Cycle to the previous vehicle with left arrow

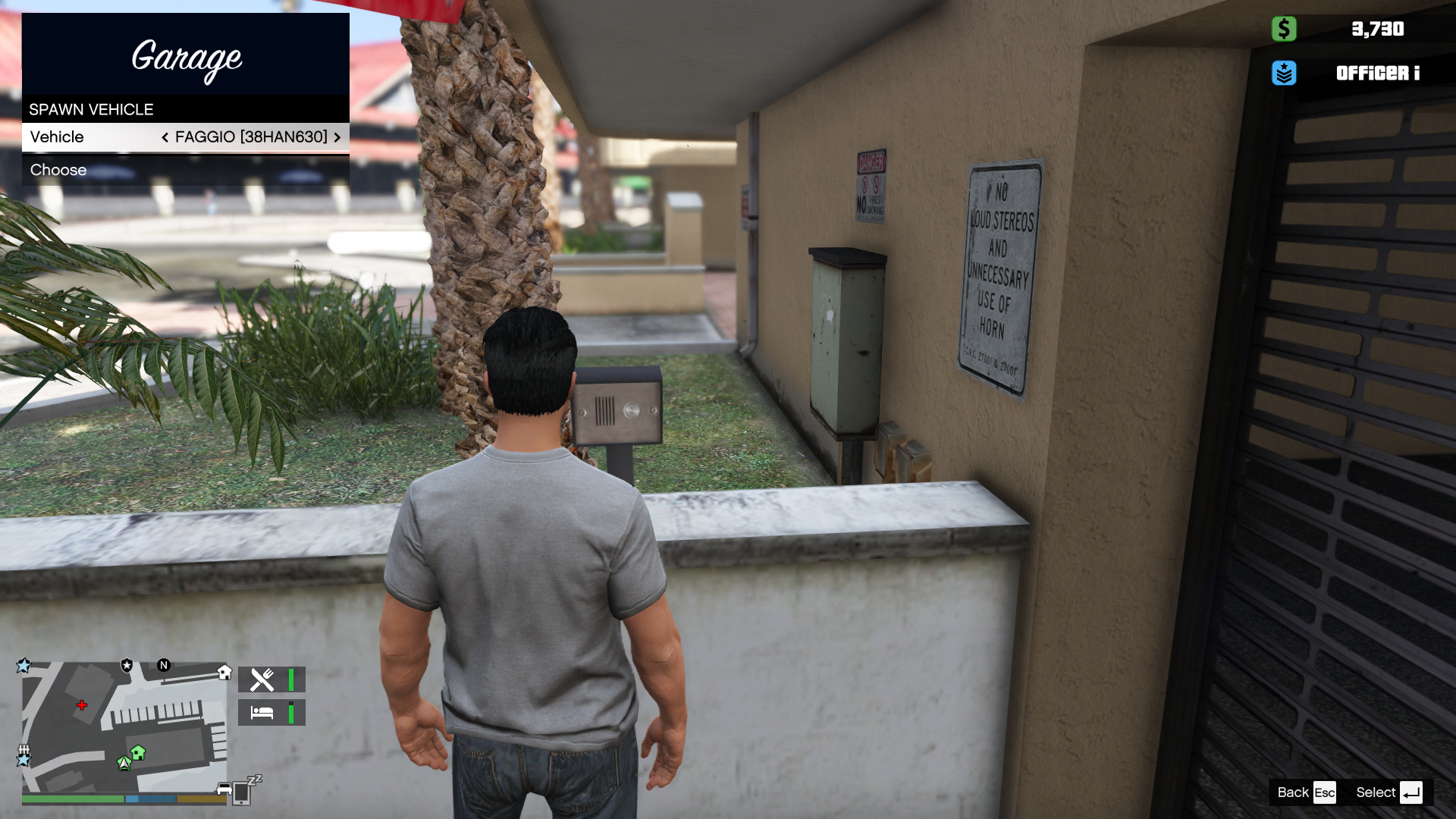(165, 137)
